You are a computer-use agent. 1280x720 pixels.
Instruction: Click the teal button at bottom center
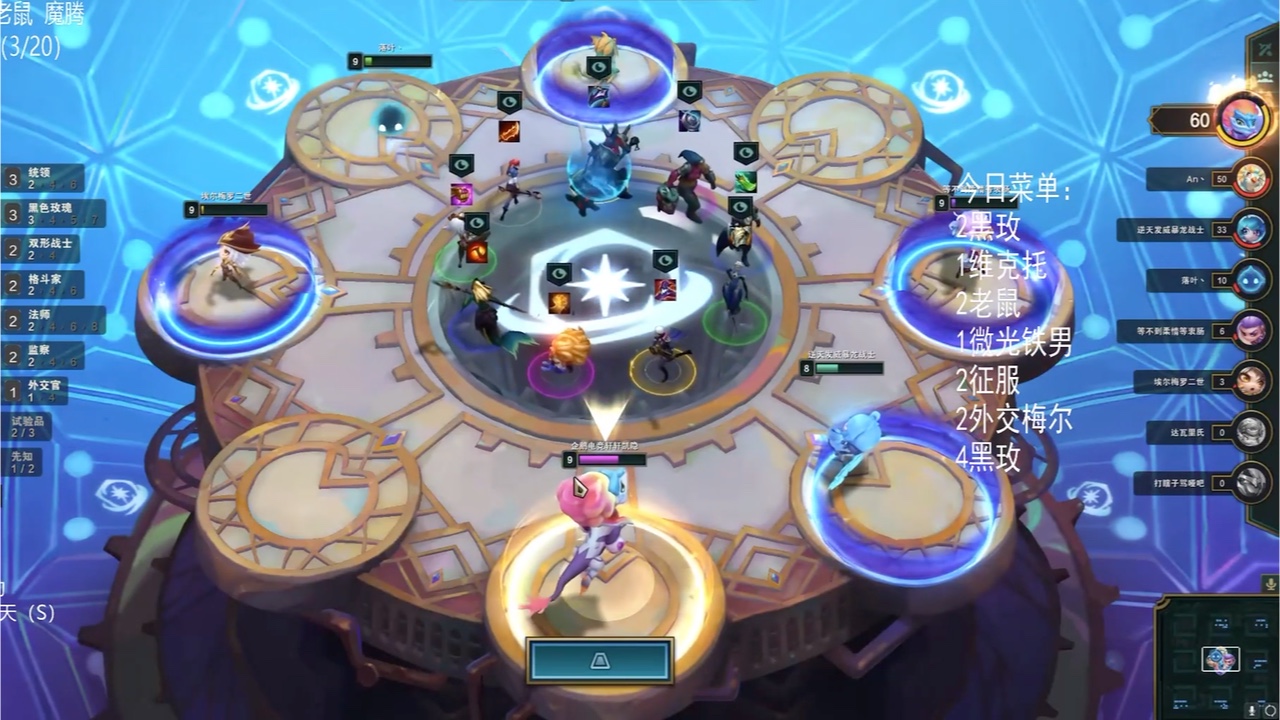(600, 661)
